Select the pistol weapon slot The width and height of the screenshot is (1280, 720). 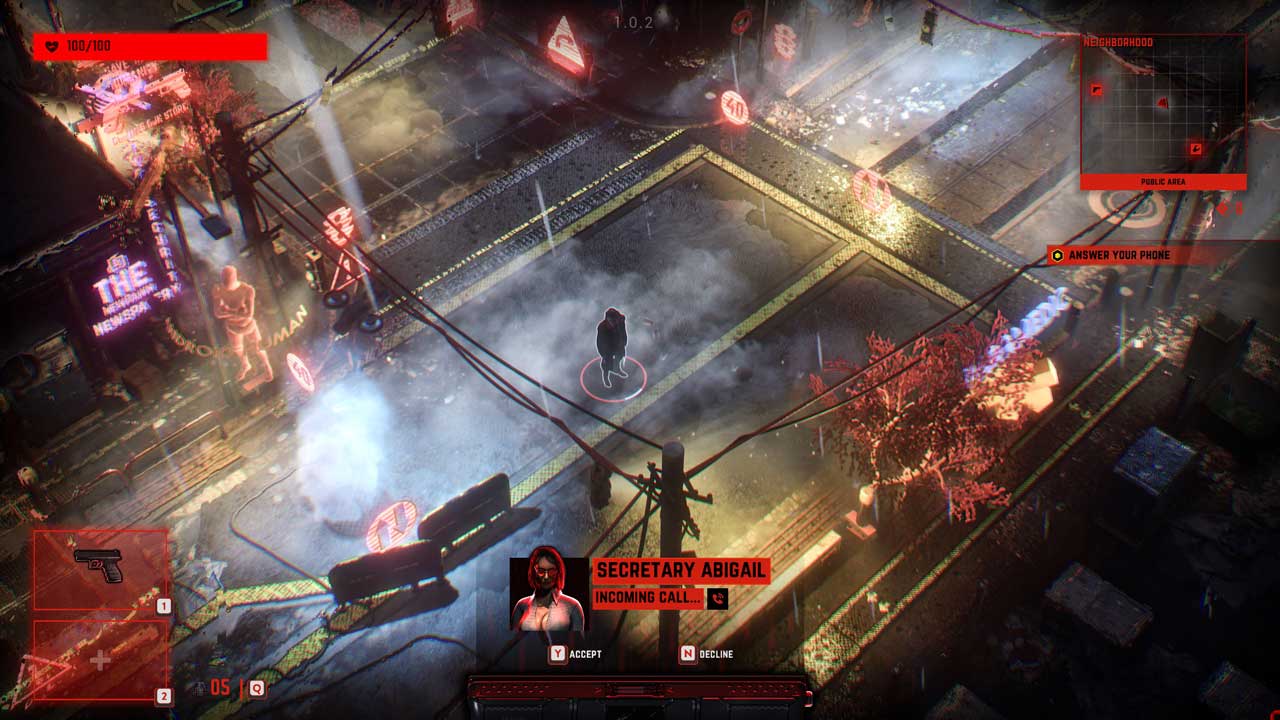pyautogui.click(x=100, y=569)
